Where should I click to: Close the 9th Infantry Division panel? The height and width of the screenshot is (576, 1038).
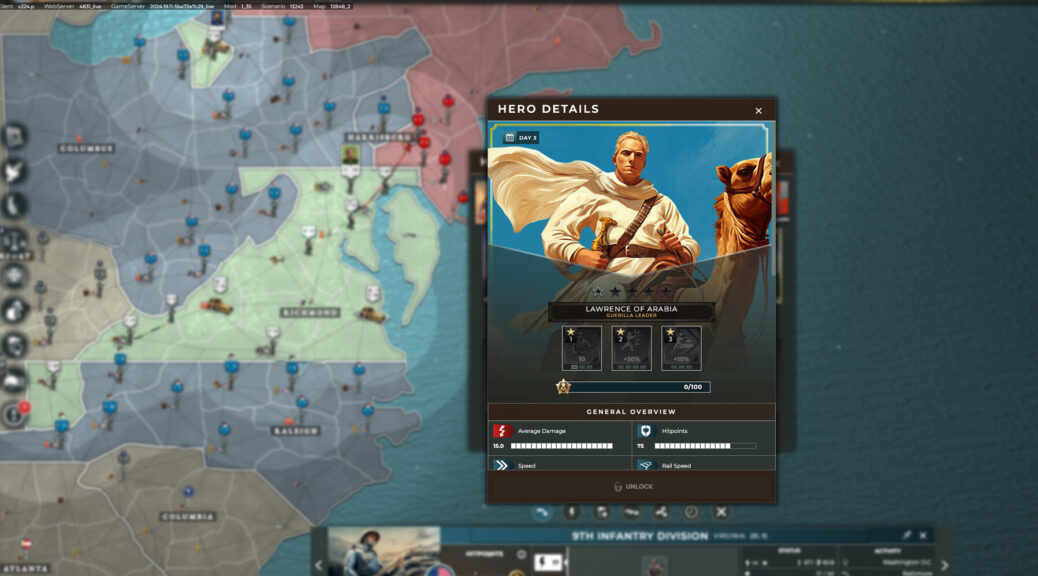[x=923, y=536]
